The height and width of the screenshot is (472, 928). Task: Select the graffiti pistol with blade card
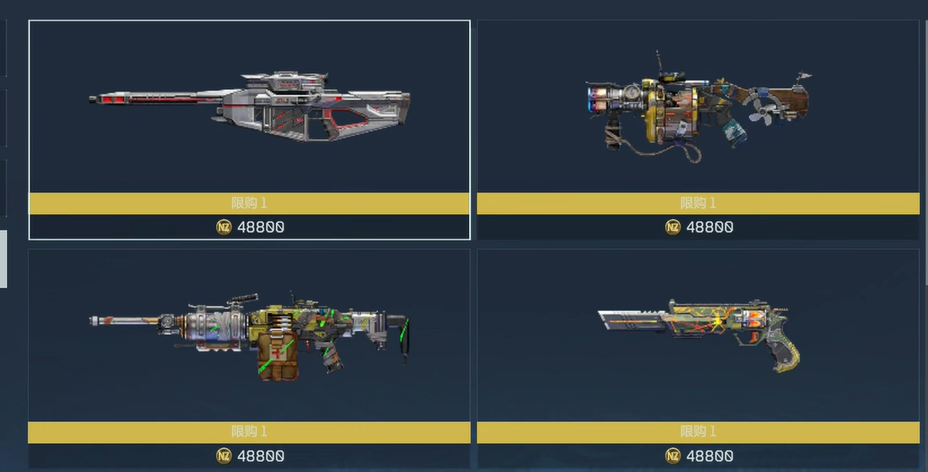click(698, 335)
